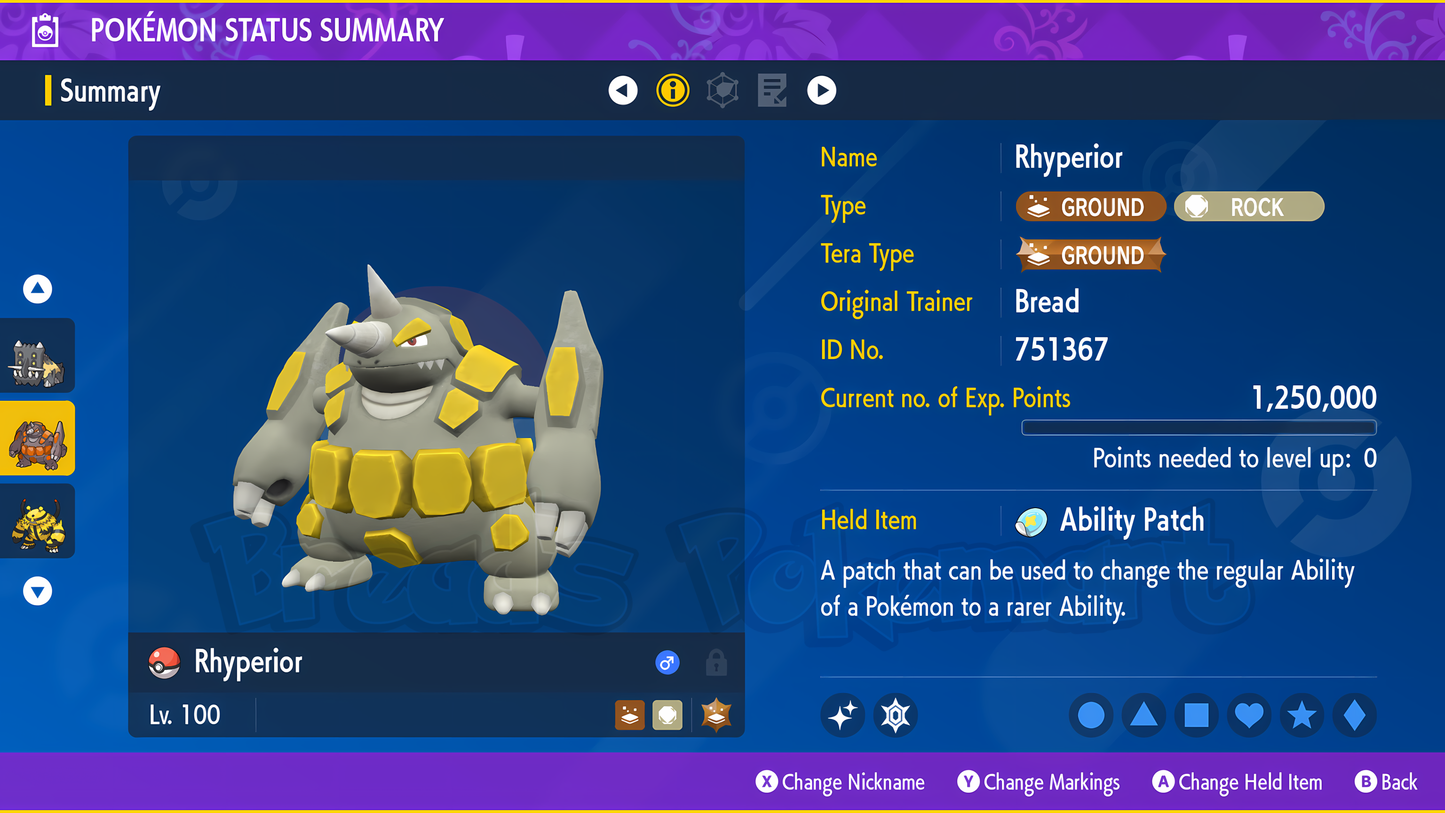Toggle the triangle marking
The image size is (1445, 813).
1144,715
